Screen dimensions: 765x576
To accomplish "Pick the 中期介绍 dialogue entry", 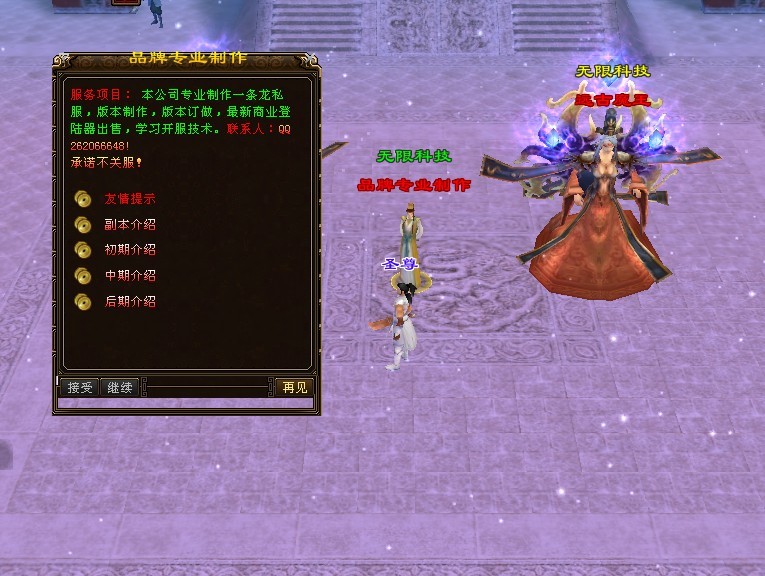I will tap(129, 275).
